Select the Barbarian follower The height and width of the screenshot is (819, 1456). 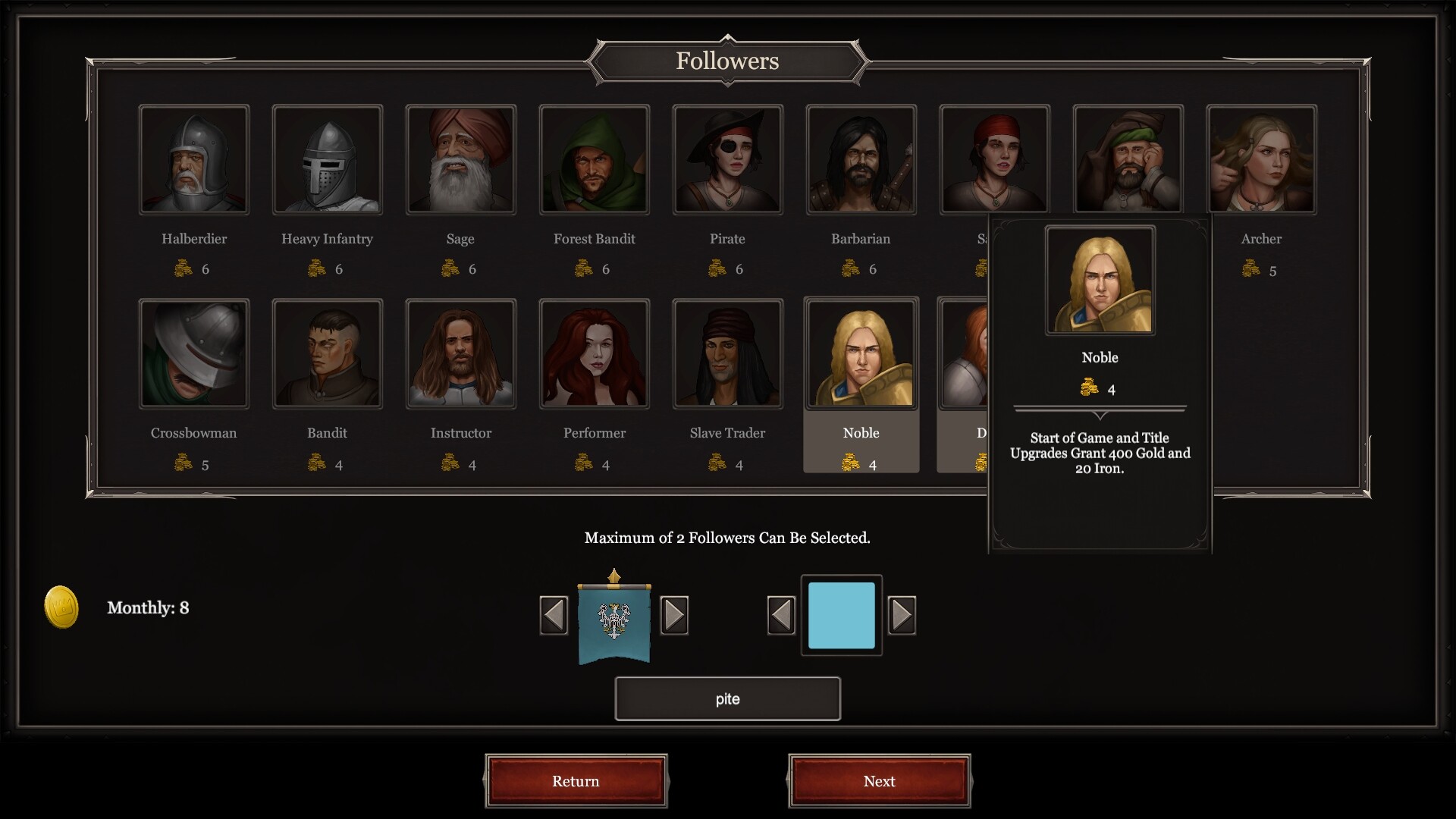[861, 160]
